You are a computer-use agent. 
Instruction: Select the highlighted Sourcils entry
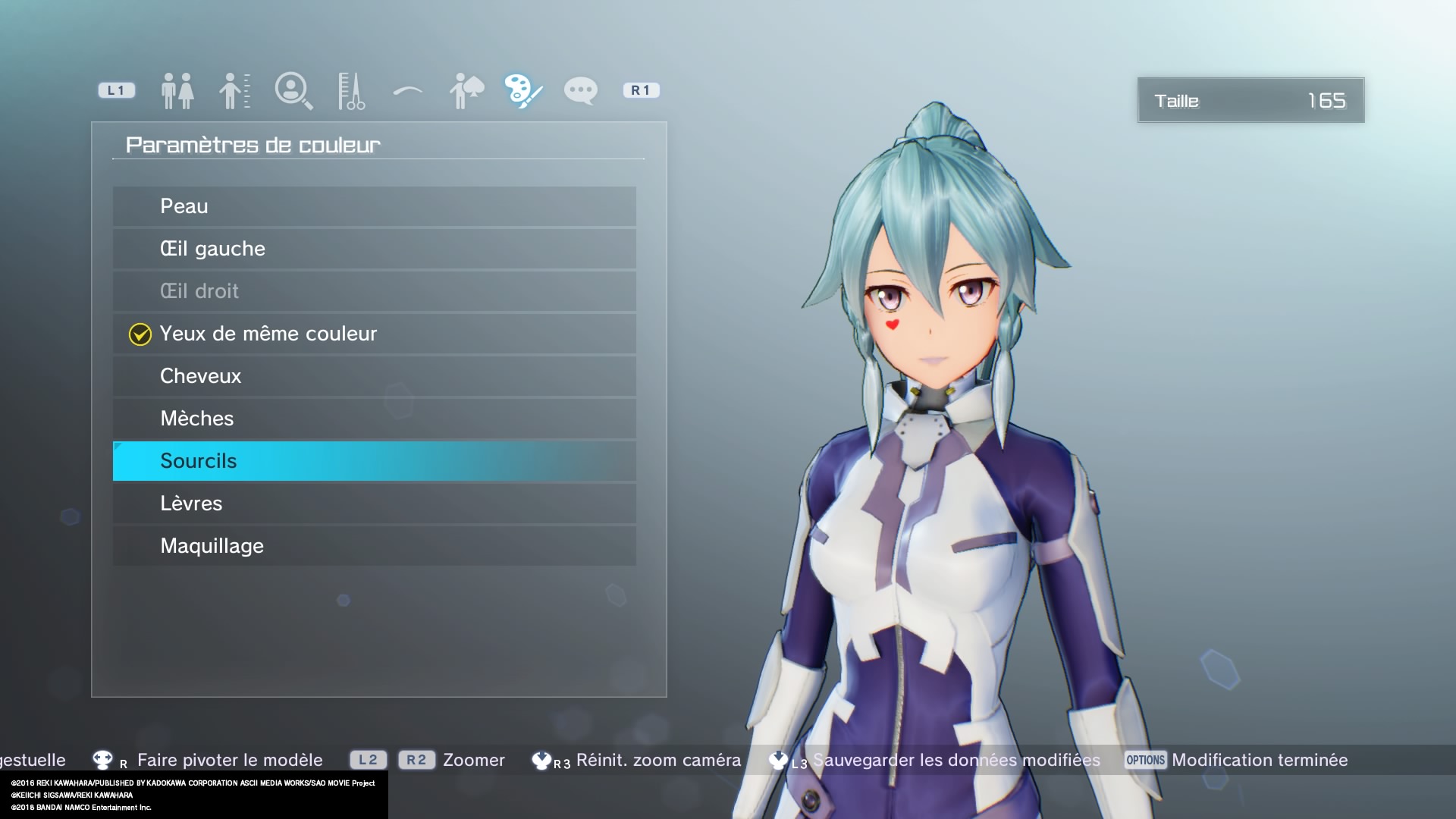click(x=374, y=461)
